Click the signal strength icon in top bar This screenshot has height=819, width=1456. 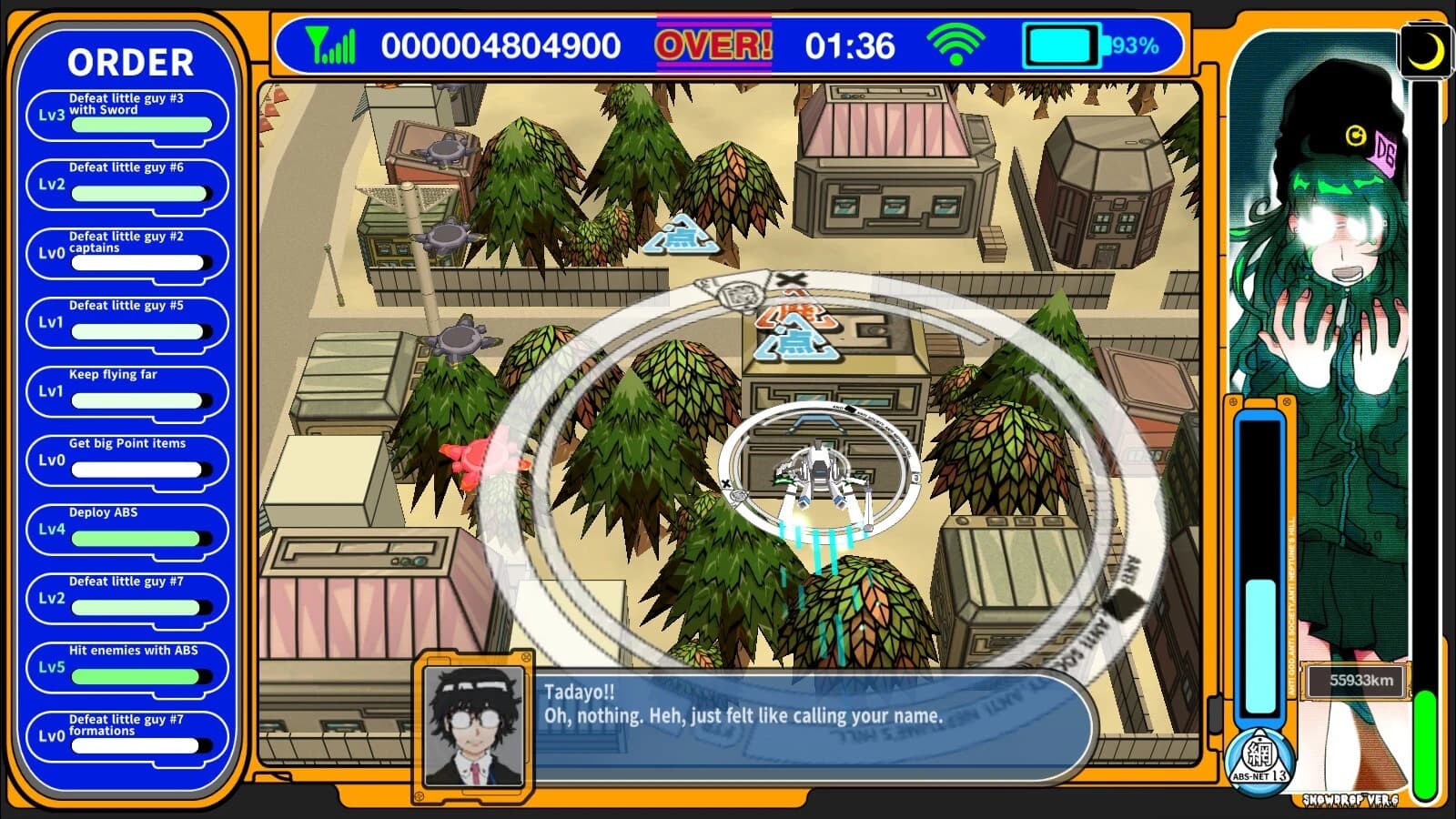[x=333, y=44]
